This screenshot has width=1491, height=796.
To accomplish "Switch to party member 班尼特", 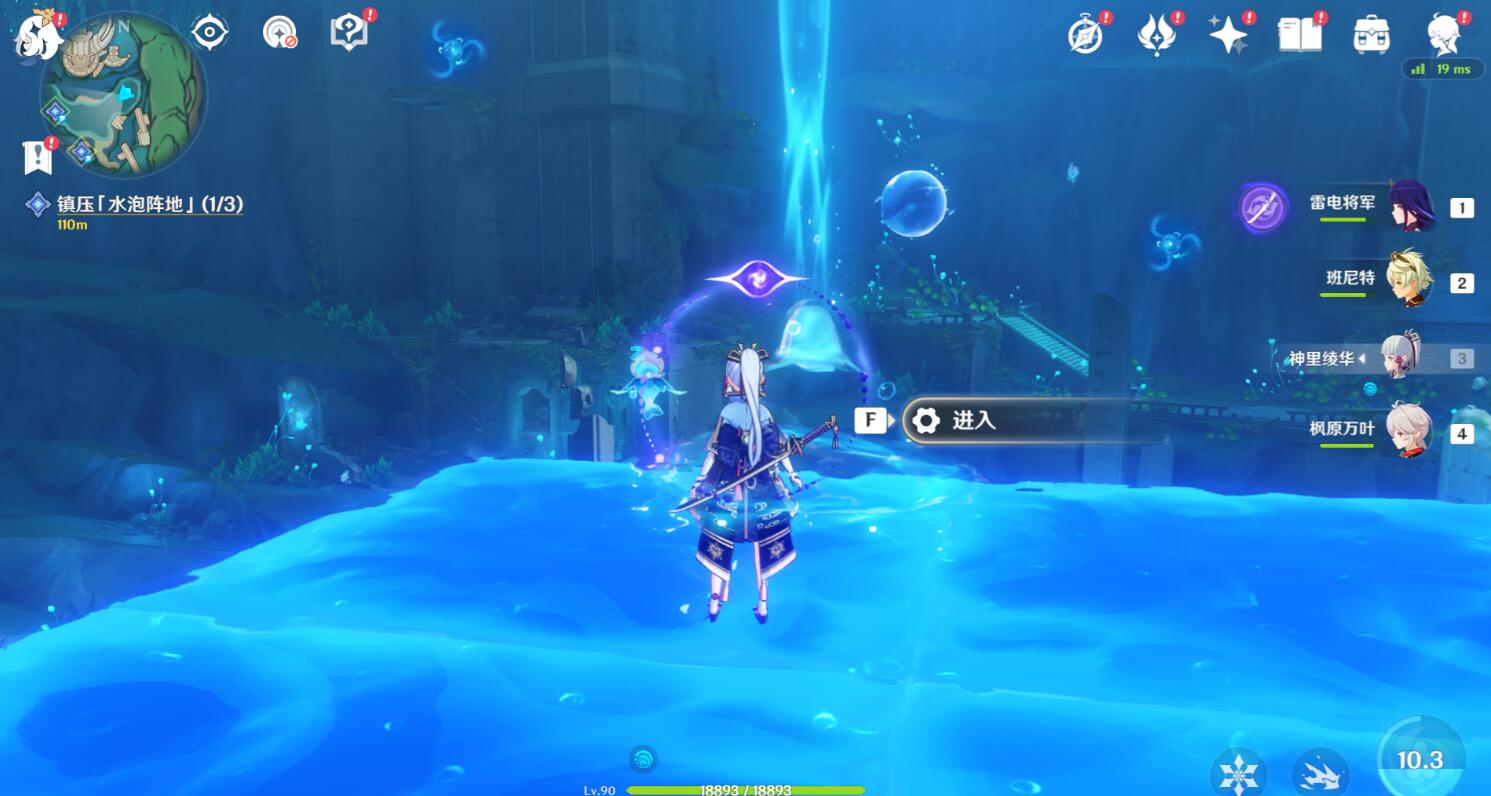I will 1410,280.
